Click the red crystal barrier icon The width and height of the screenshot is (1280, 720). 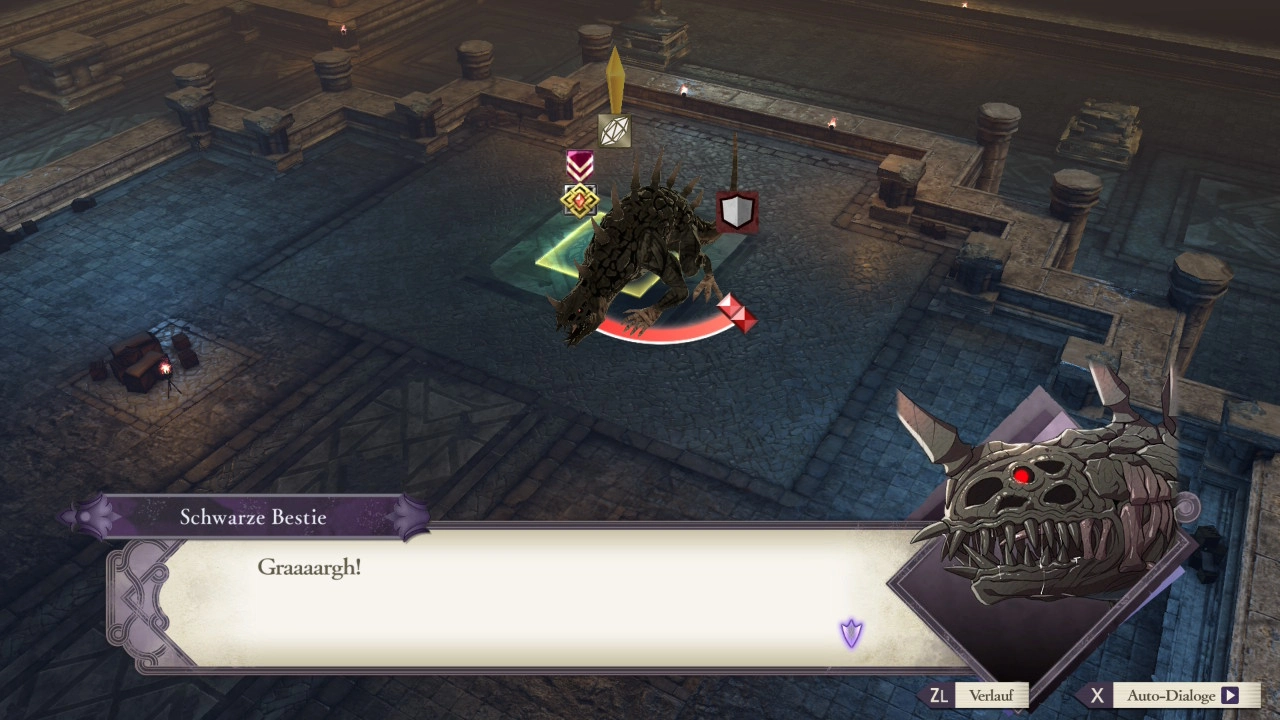(737, 312)
